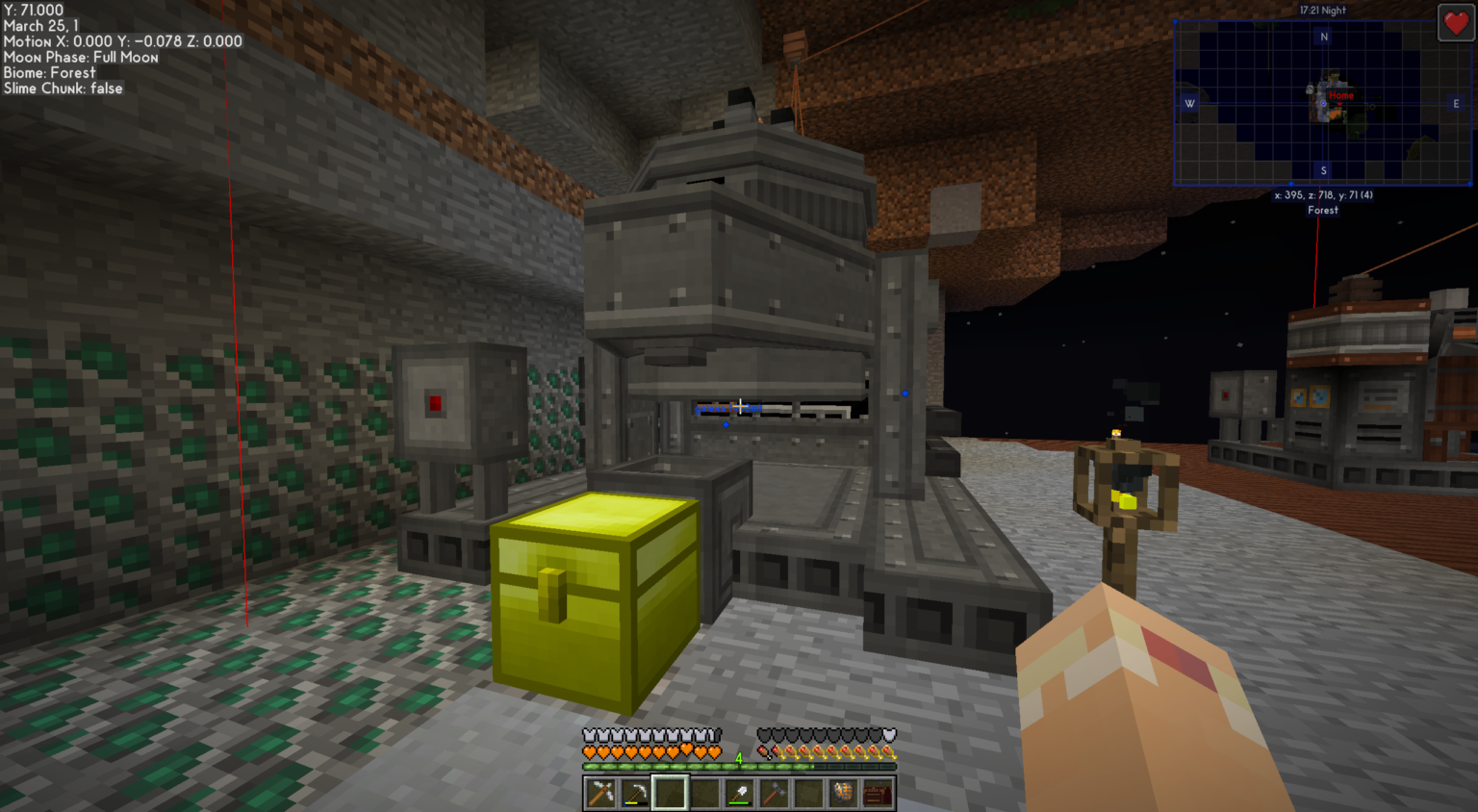Select the shovel item in the hotbar
The image size is (1478, 812).
(x=739, y=793)
